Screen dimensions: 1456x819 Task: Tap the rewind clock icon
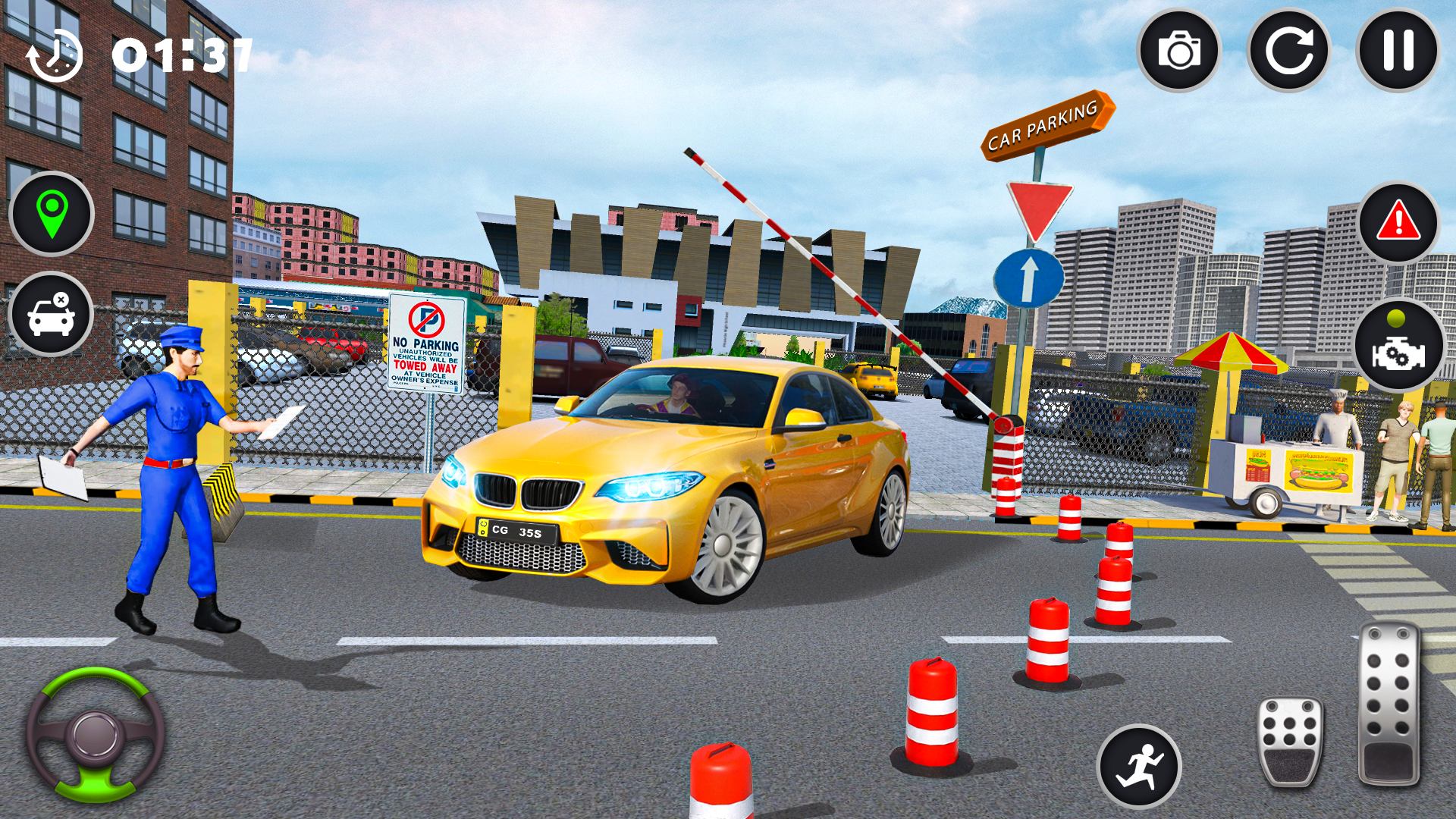pyautogui.click(x=57, y=53)
